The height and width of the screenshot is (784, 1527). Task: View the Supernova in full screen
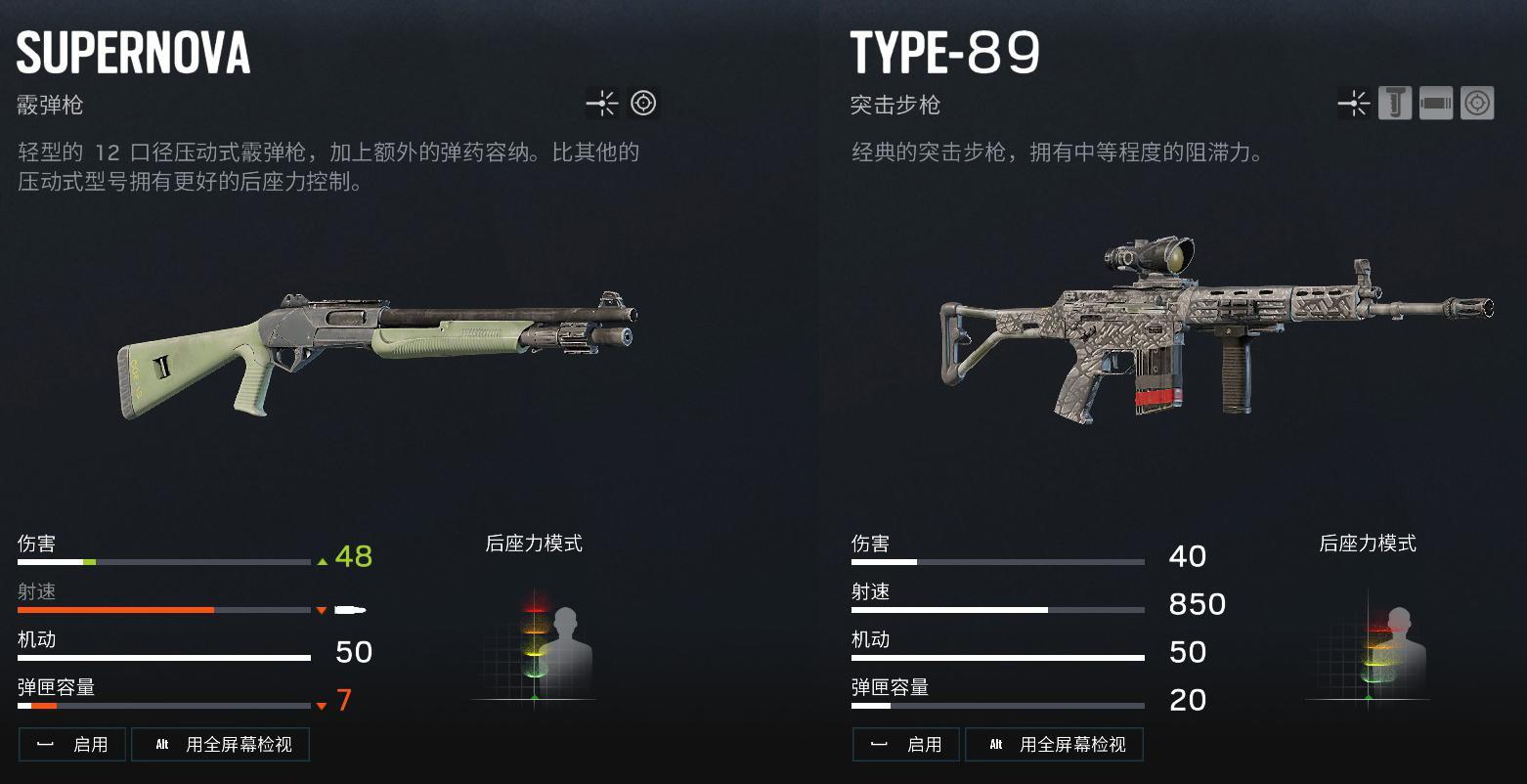[221, 745]
